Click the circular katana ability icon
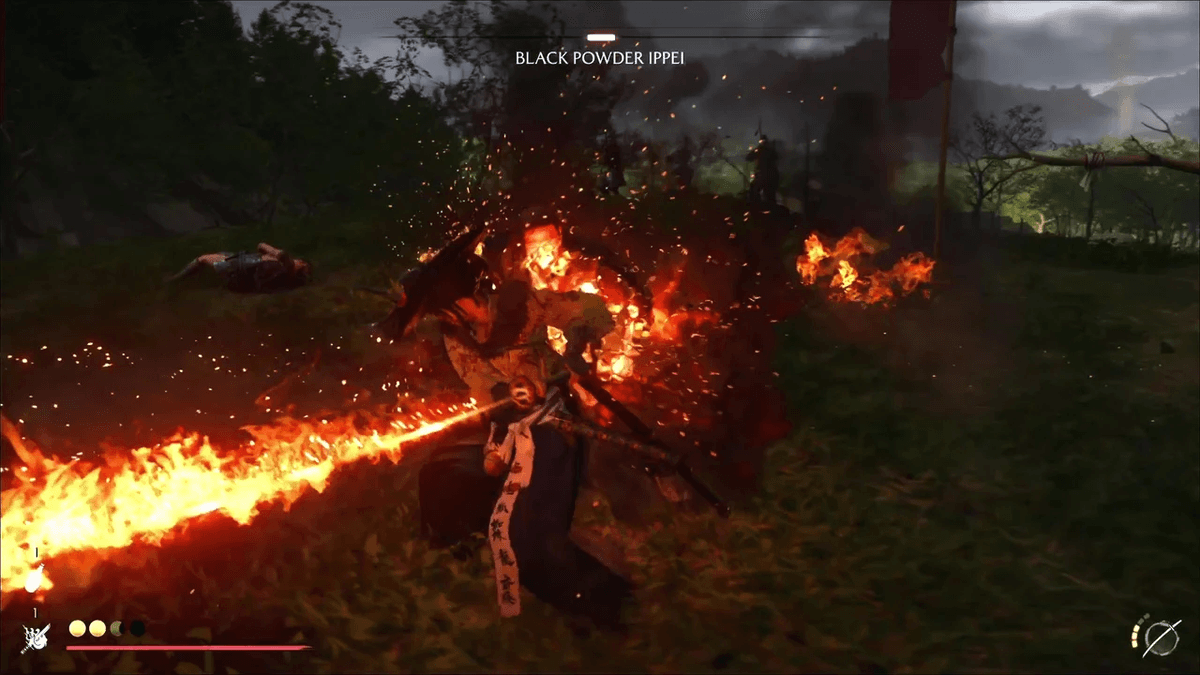This screenshot has height=675, width=1200. coord(1163,637)
